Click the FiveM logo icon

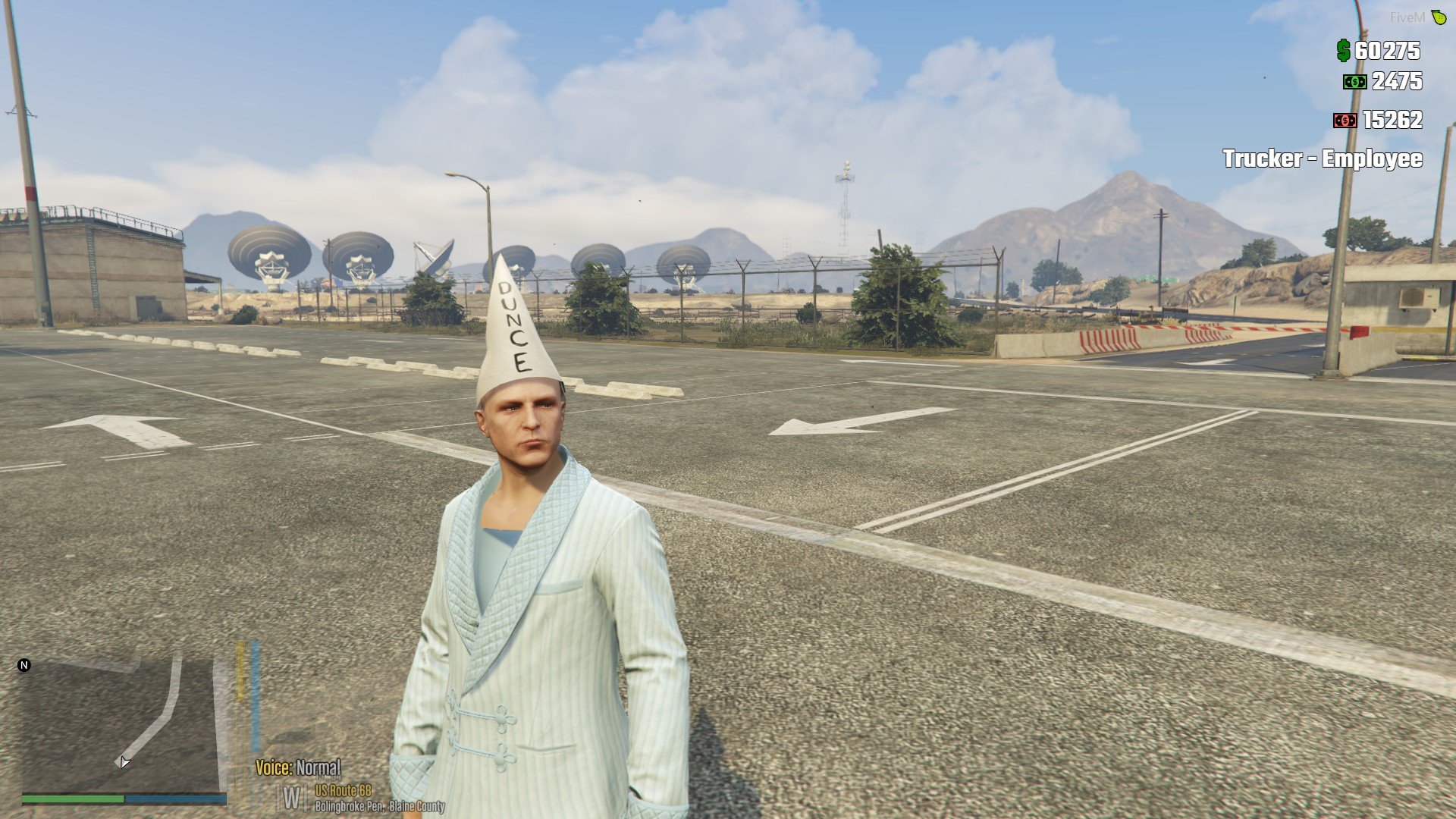pyautogui.click(x=1439, y=17)
